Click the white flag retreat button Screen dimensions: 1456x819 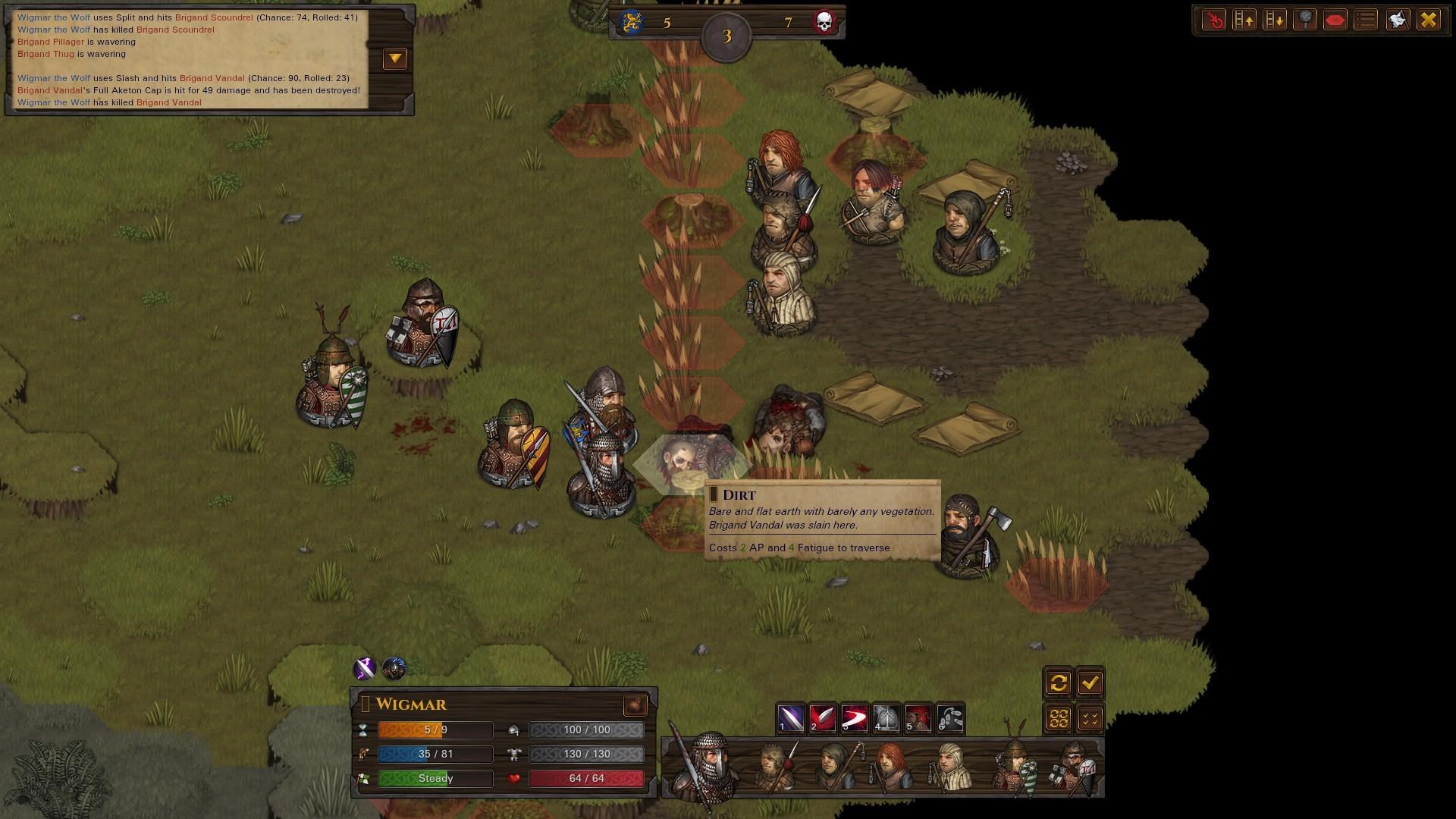pos(1398,20)
